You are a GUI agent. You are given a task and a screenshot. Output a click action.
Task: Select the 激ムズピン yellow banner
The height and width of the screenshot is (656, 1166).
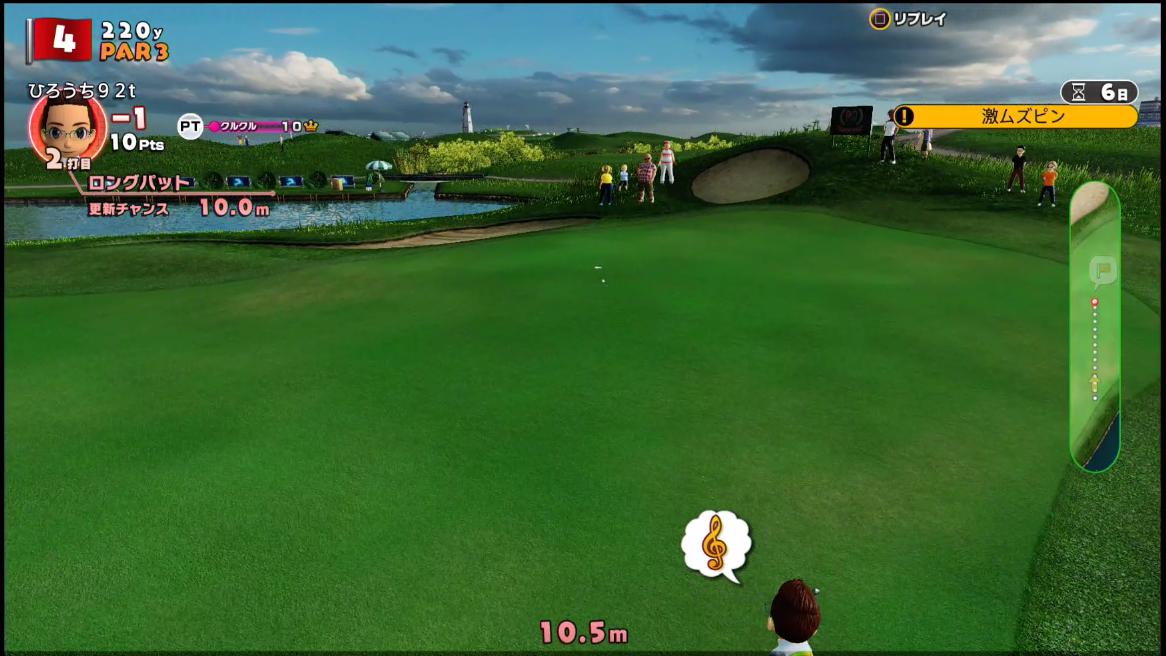tap(1017, 117)
